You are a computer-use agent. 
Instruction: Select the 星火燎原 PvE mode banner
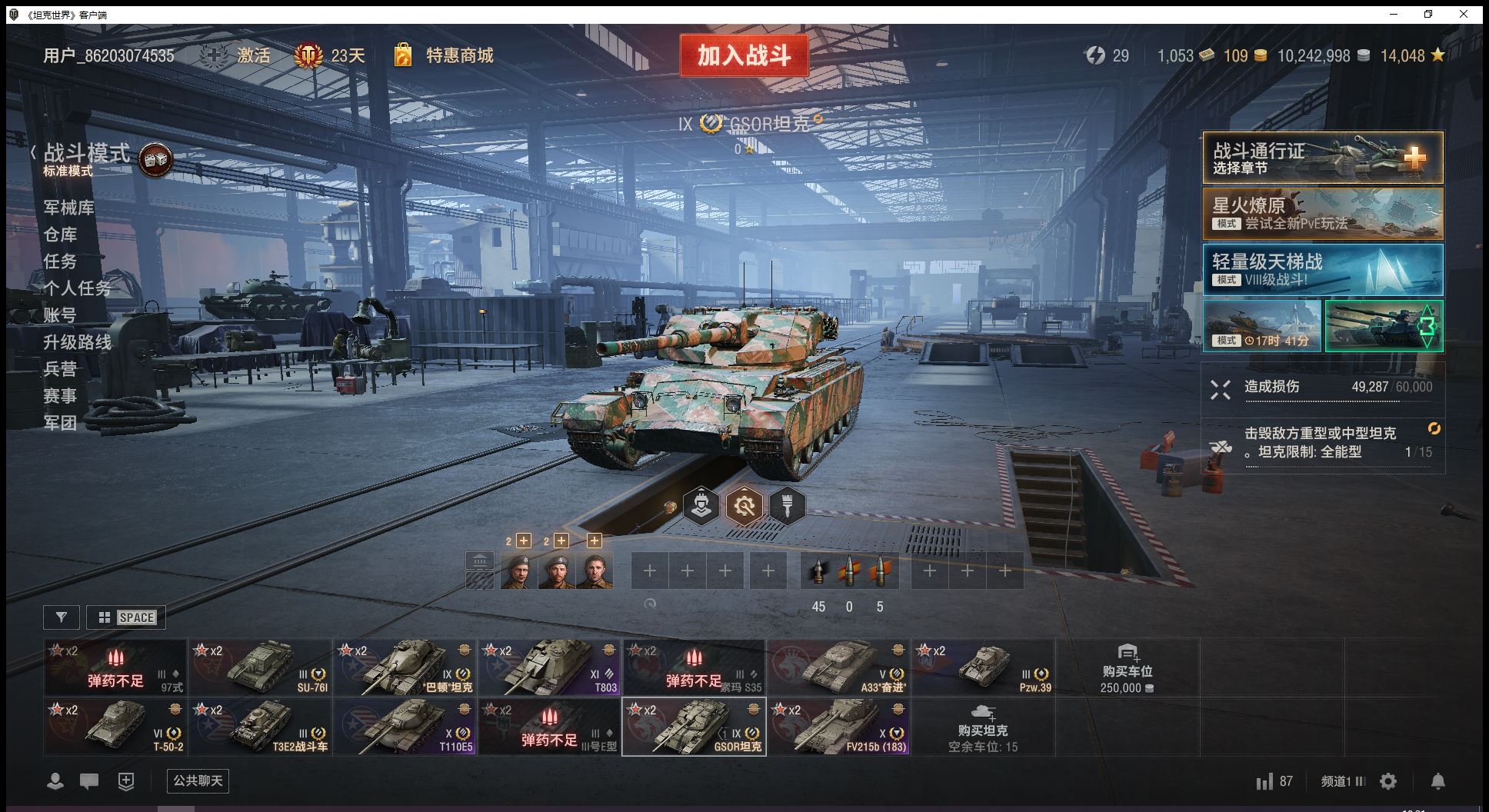click(x=1322, y=214)
